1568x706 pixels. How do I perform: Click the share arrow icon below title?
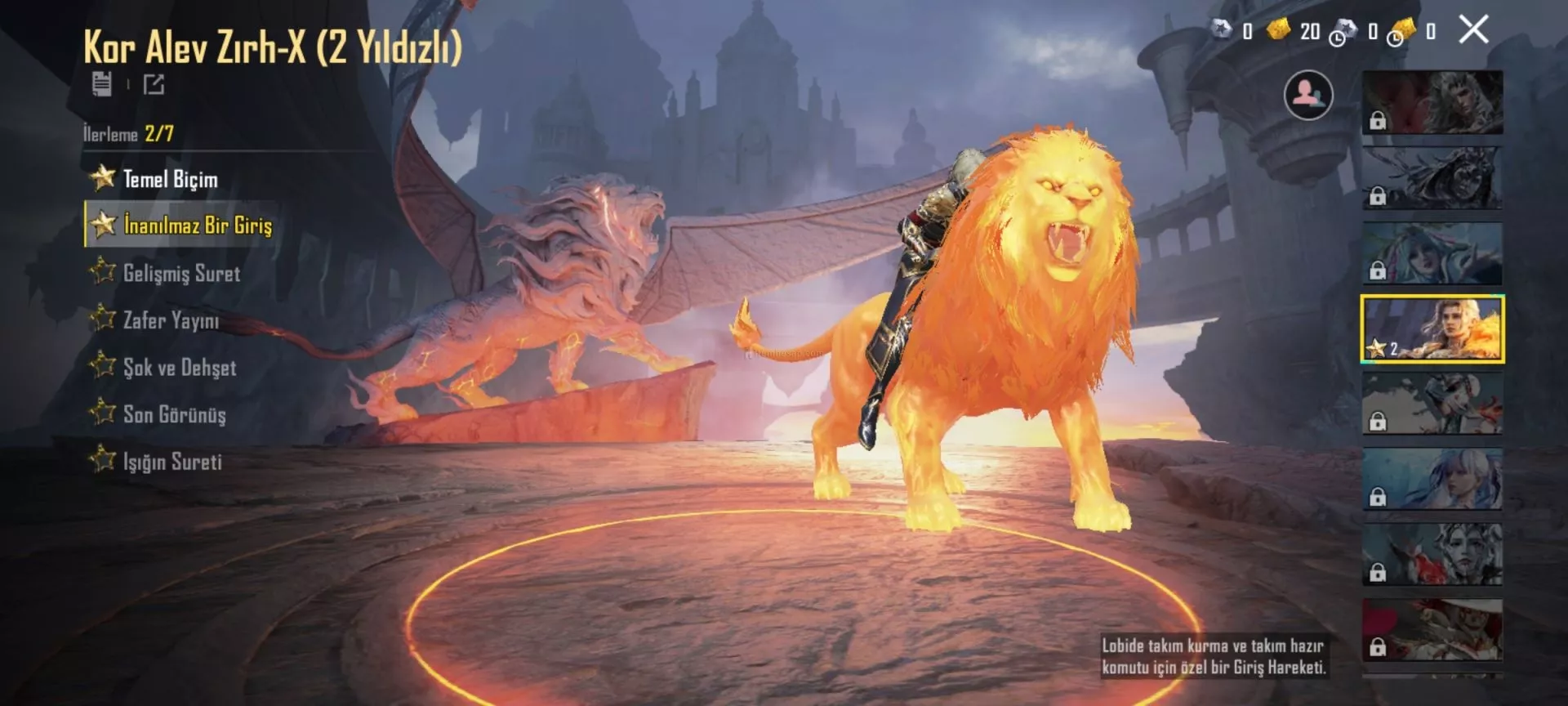pos(154,84)
